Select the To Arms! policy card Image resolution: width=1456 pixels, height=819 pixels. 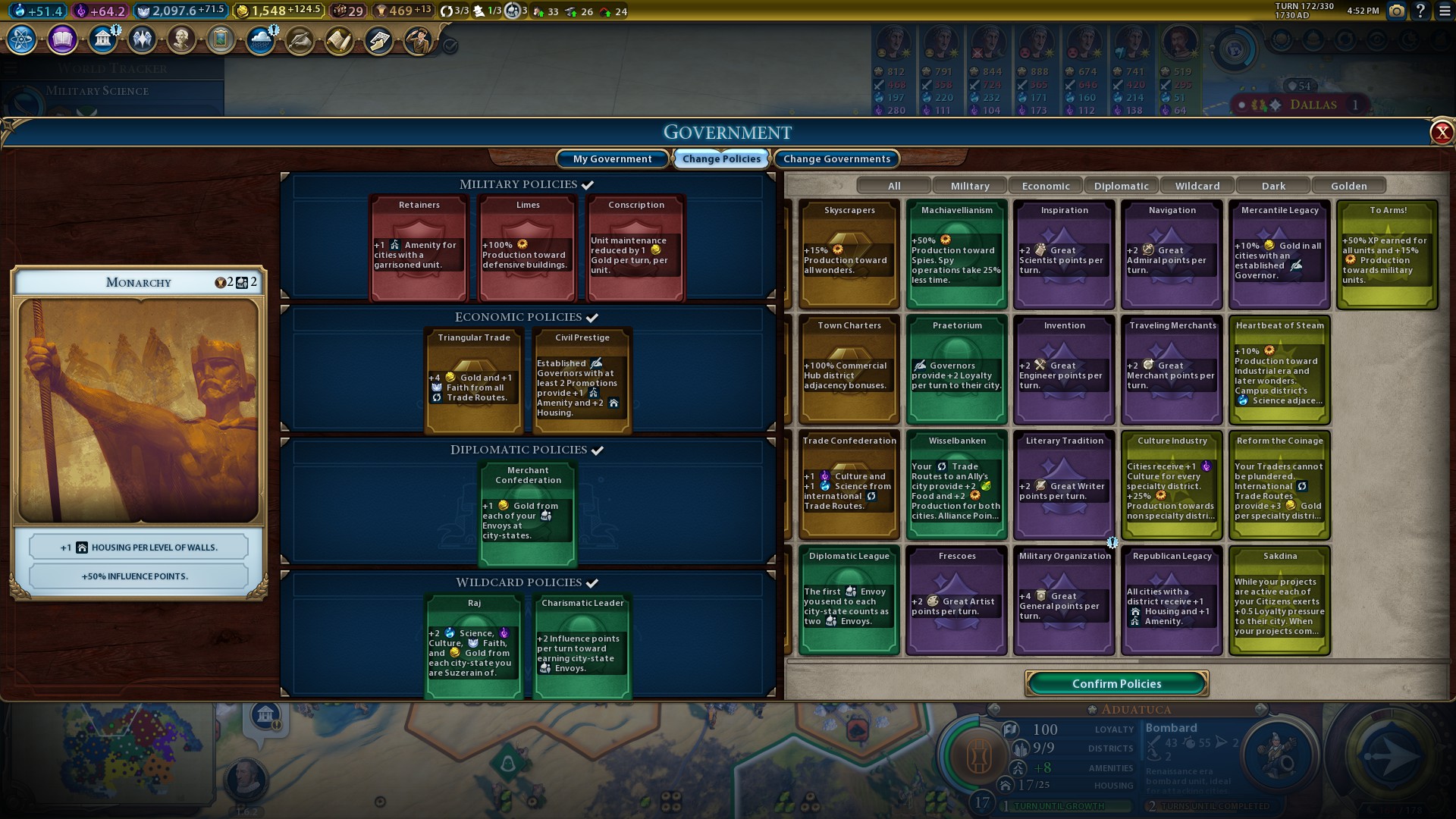[x=1388, y=254]
